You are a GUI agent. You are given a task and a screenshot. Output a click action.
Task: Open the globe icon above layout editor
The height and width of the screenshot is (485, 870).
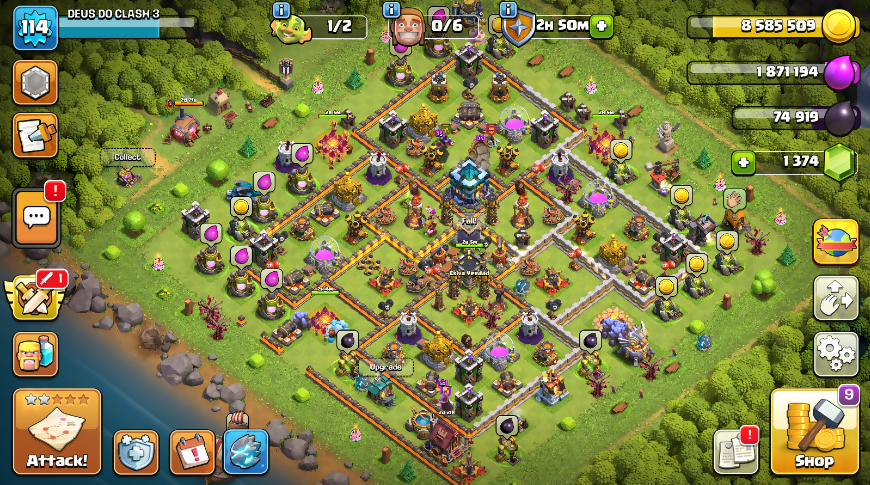pyautogui.click(x=835, y=242)
